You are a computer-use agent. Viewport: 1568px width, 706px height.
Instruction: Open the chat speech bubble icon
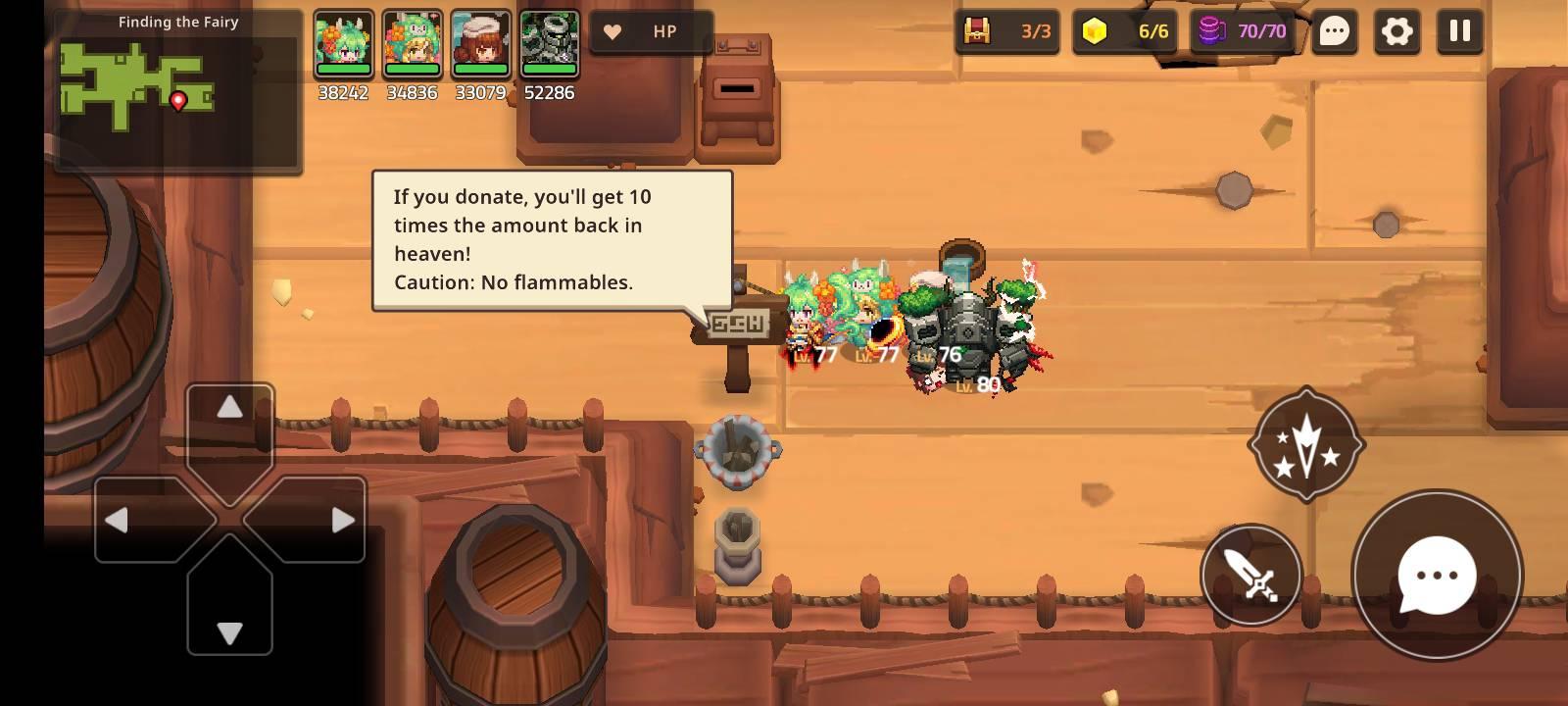click(x=1334, y=31)
